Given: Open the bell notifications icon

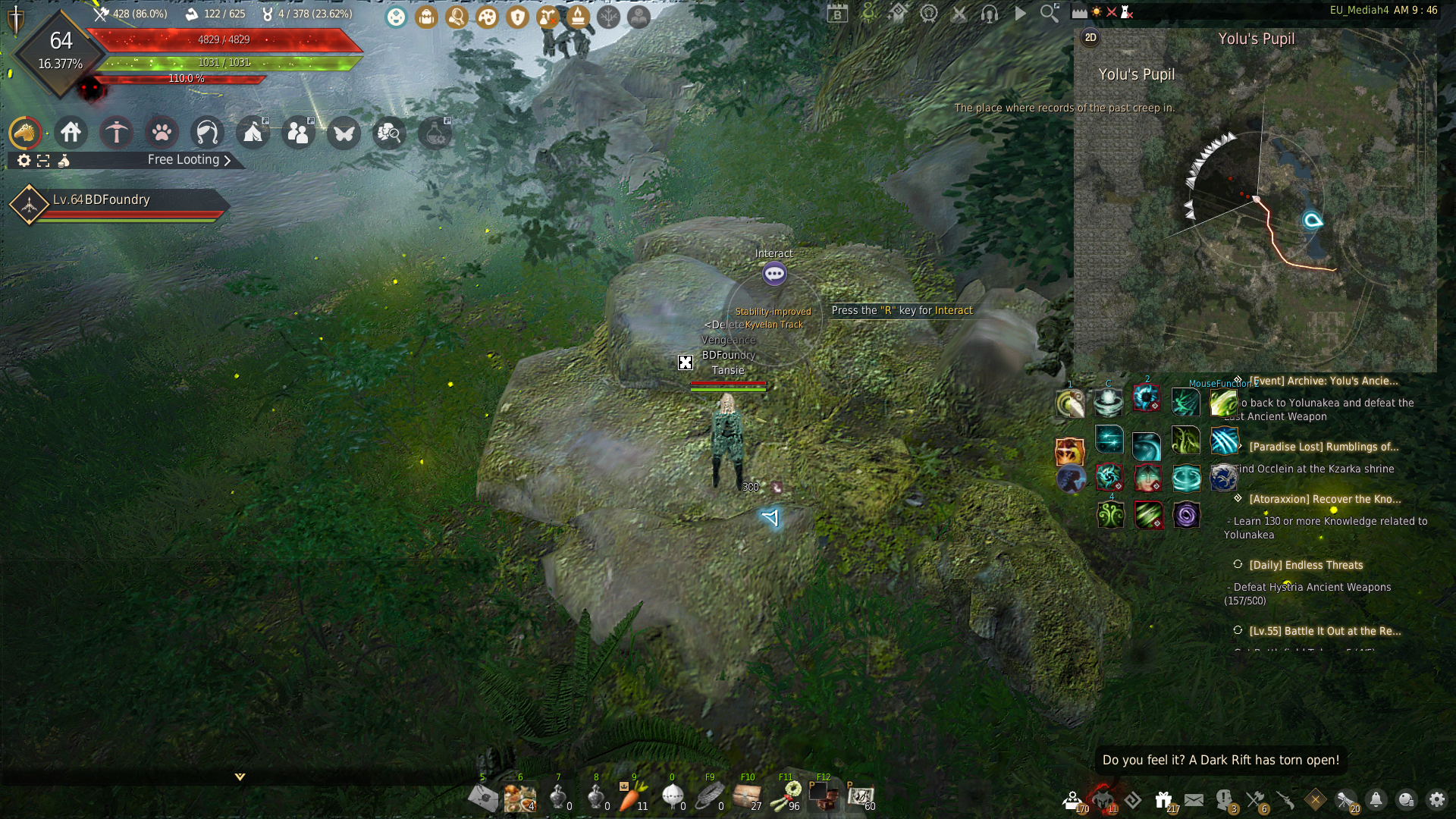Looking at the screenshot, I should point(1376,800).
